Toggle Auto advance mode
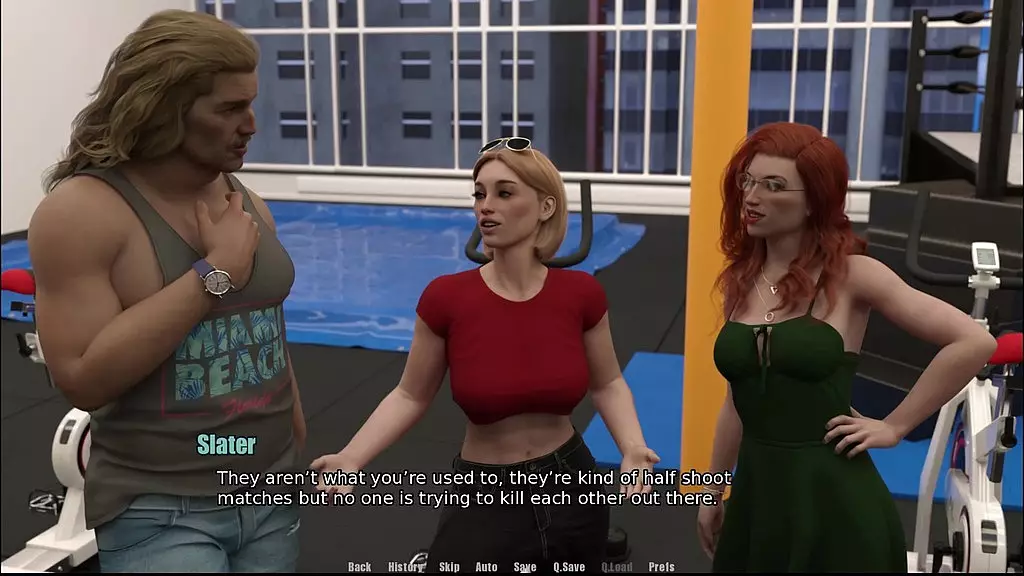 [x=486, y=567]
